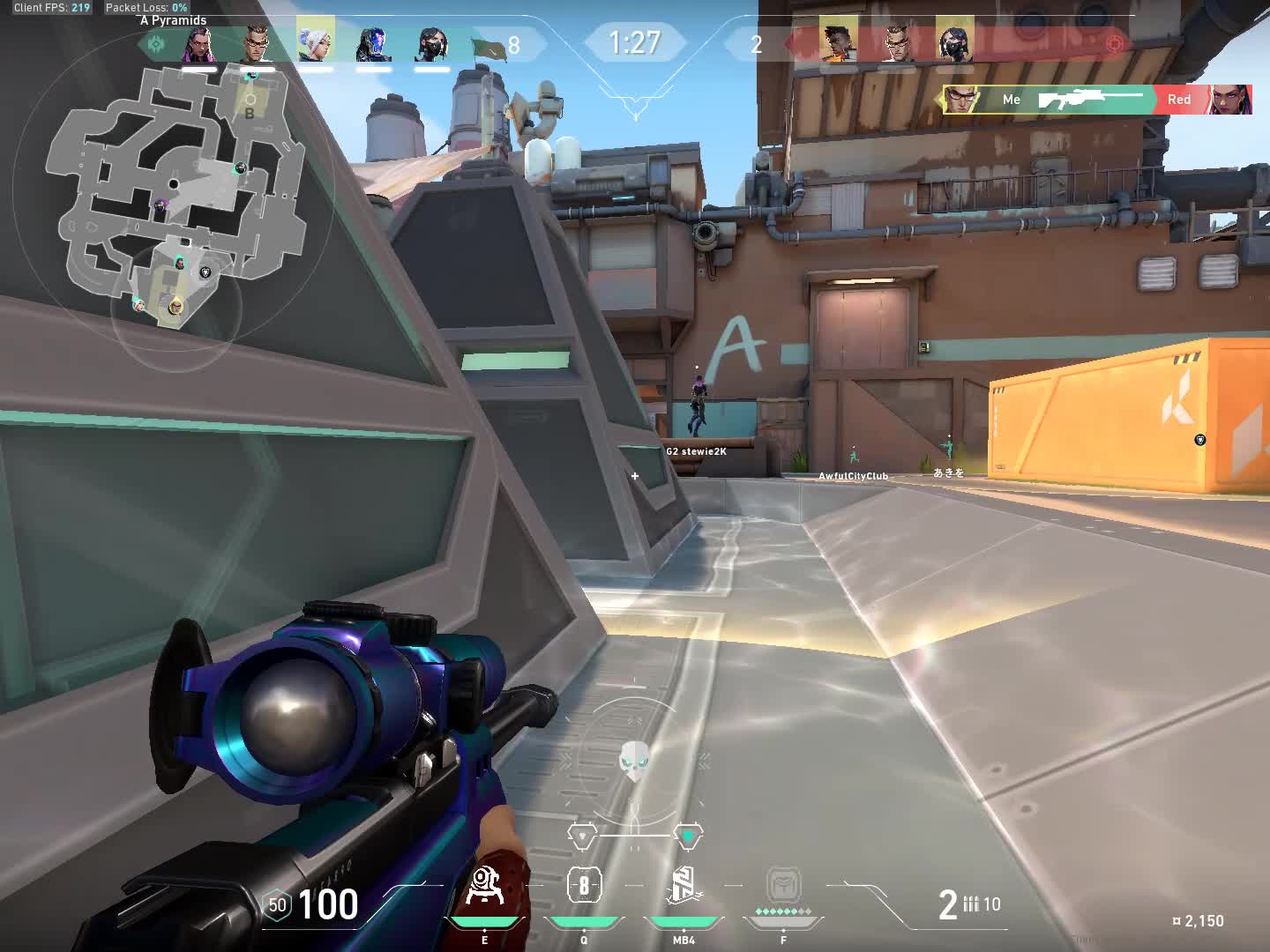Select Jett's portrait on the ally team bar
Image resolution: width=1270 pixels, height=952 pixels.
point(315,41)
